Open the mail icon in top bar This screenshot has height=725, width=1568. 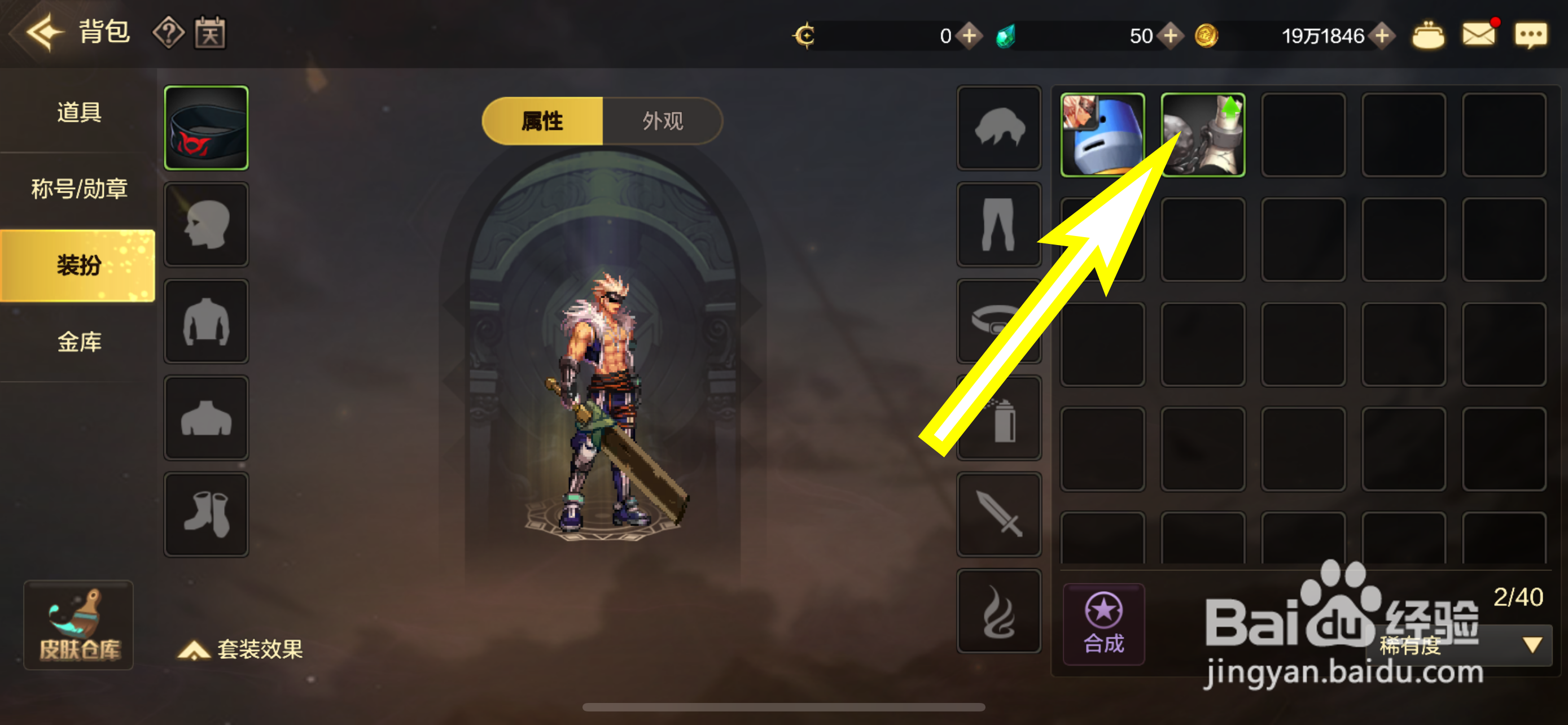pos(1479,34)
